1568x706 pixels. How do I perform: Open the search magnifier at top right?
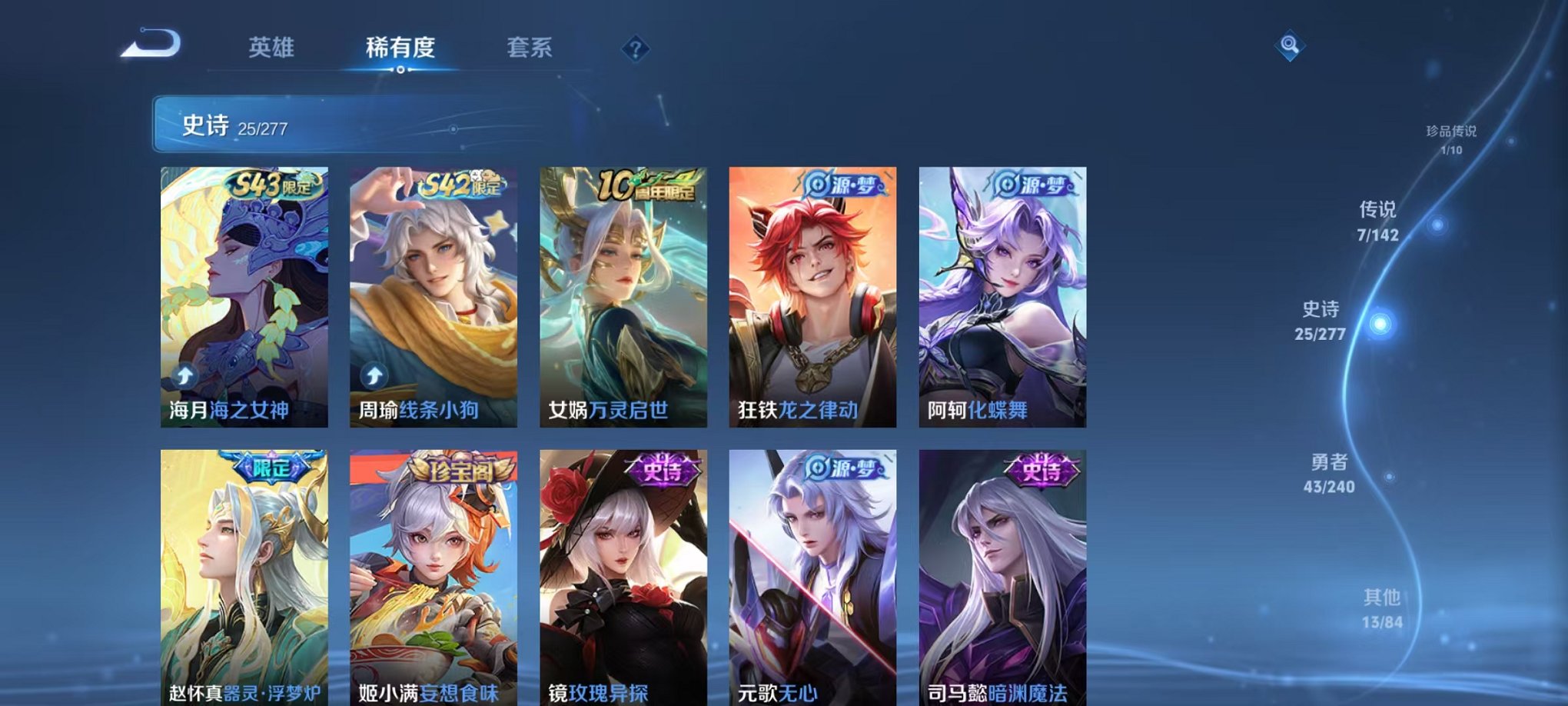click(x=1291, y=46)
